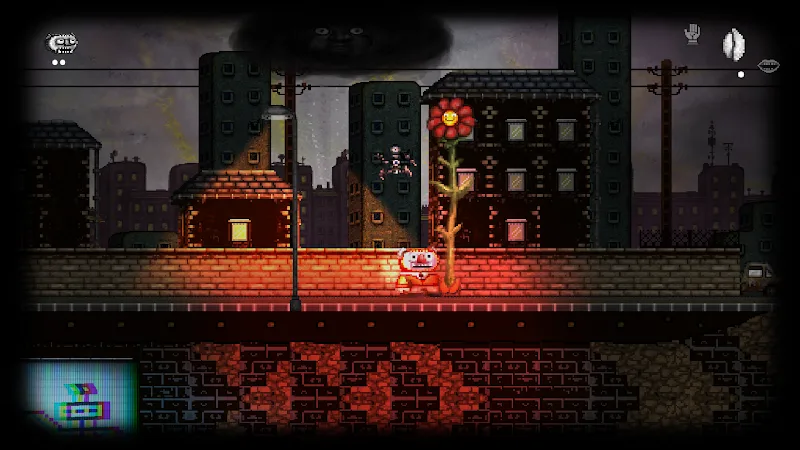Activate the lips icon
The width and height of the screenshot is (800, 450).
tap(768, 66)
